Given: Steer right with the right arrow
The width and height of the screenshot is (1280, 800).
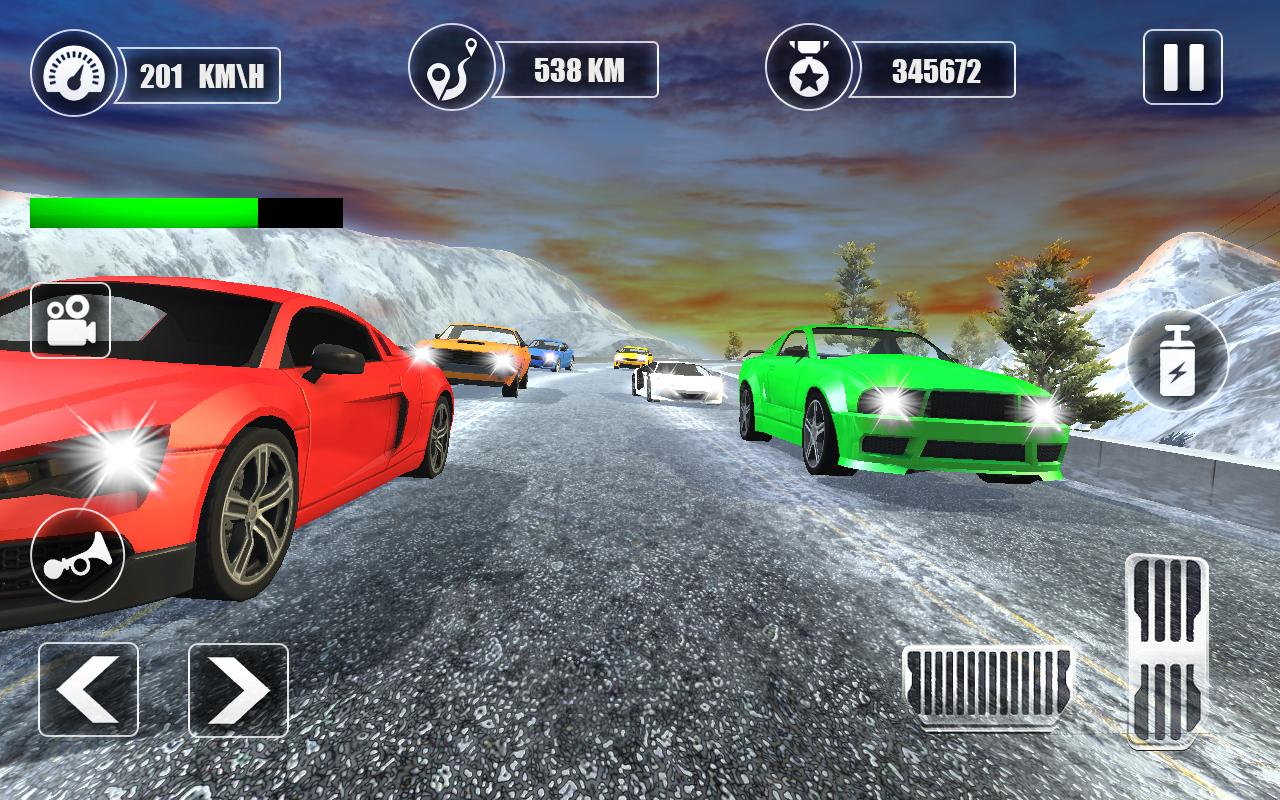Looking at the screenshot, I should (238, 690).
